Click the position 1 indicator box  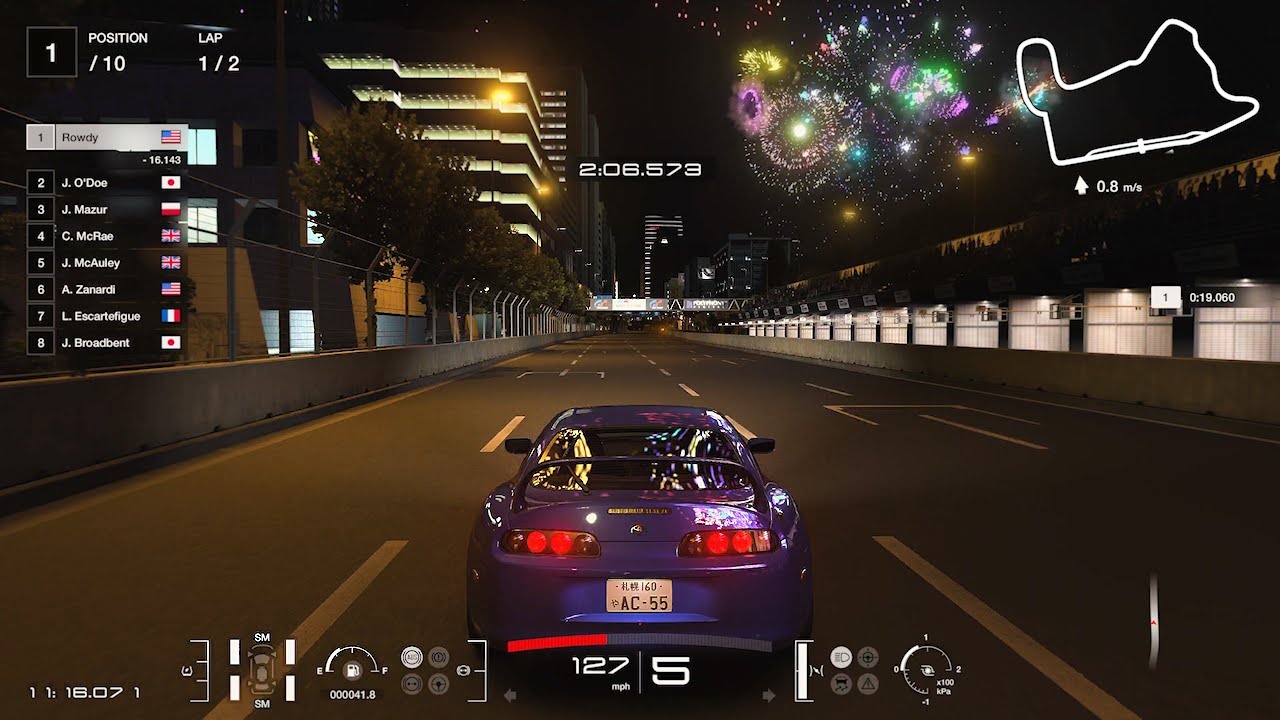tap(51, 52)
